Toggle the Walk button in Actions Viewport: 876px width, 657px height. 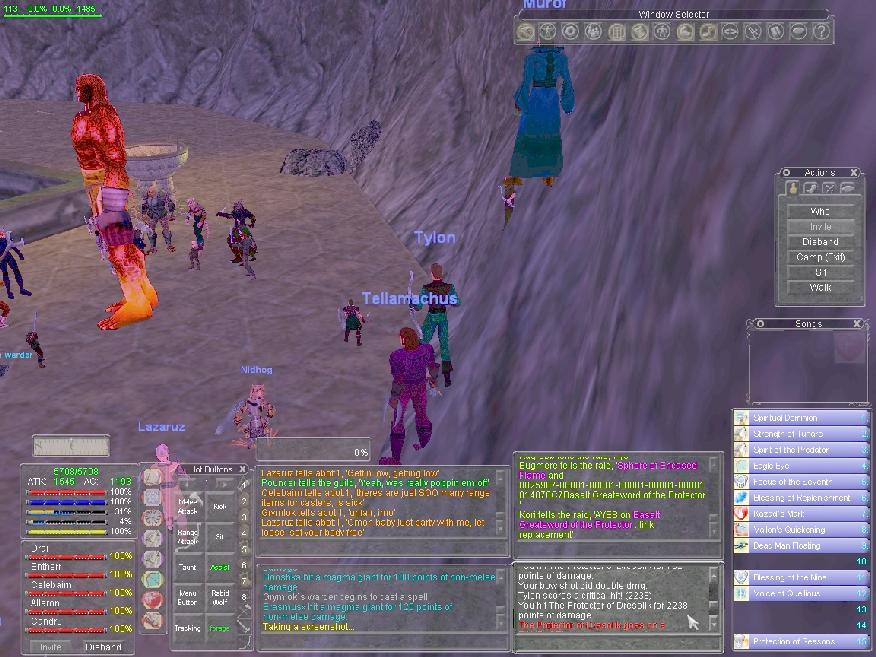(820, 288)
